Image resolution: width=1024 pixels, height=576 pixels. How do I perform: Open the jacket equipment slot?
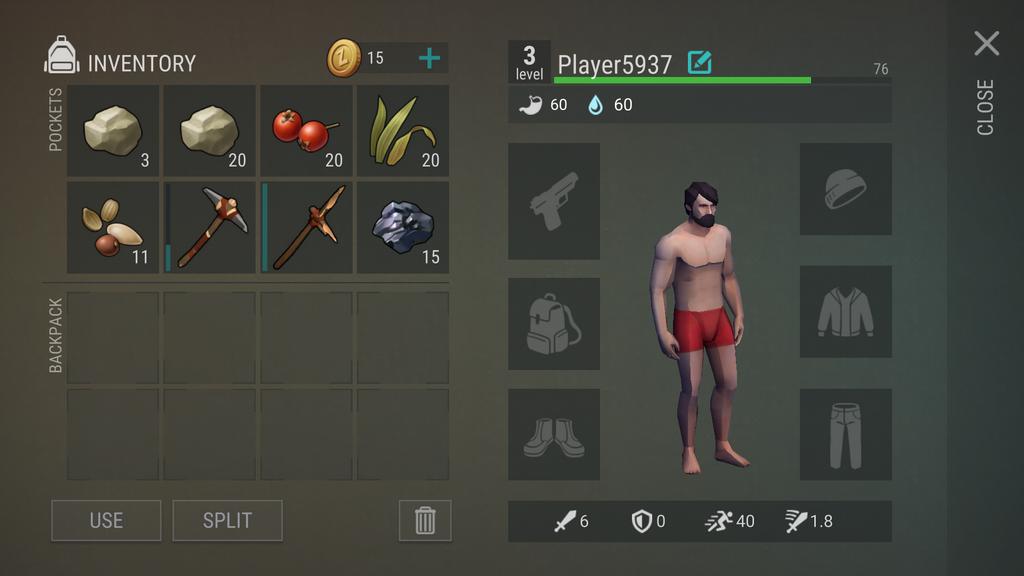click(x=845, y=312)
